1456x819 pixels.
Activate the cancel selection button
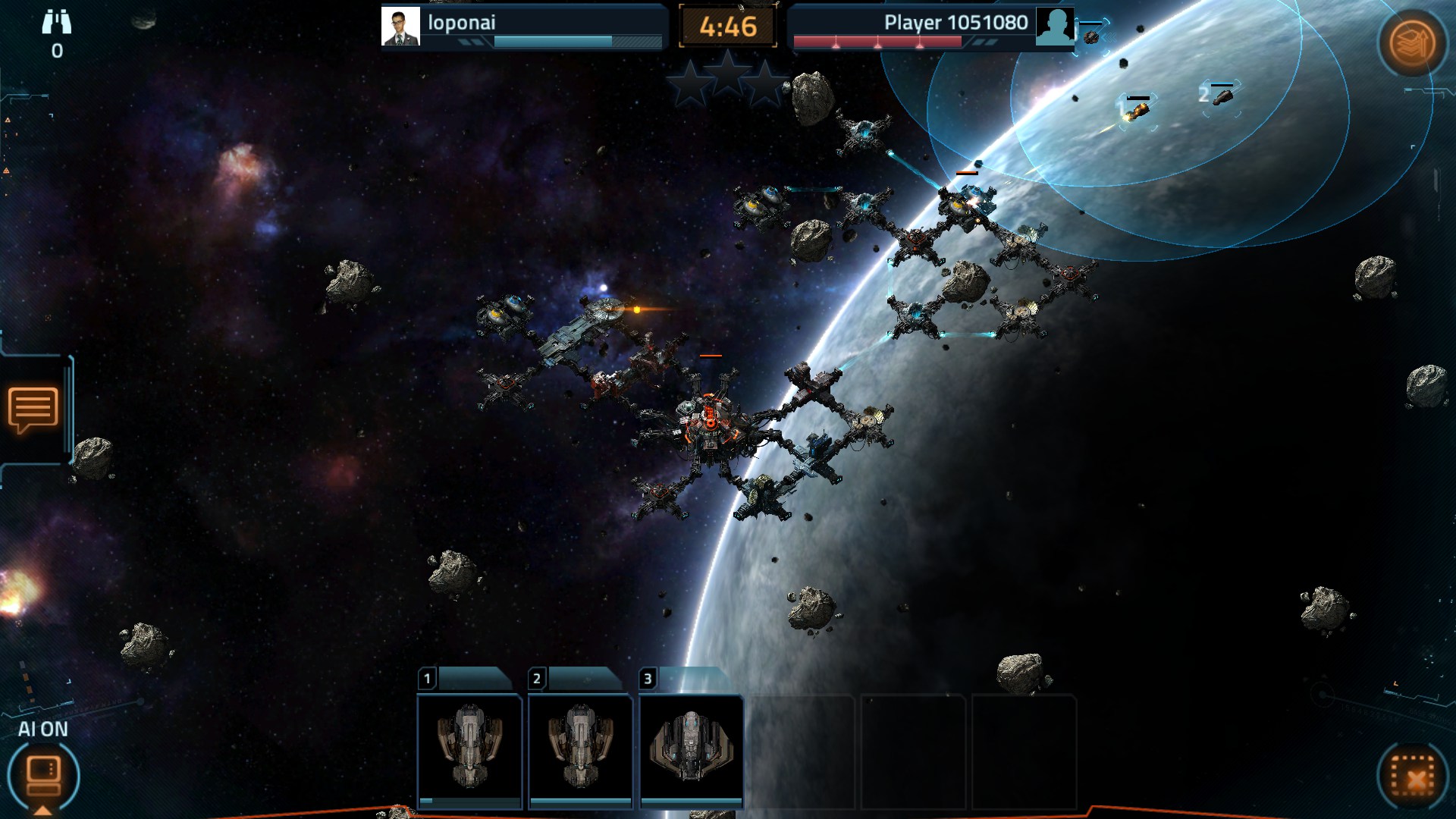[x=1412, y=777]
